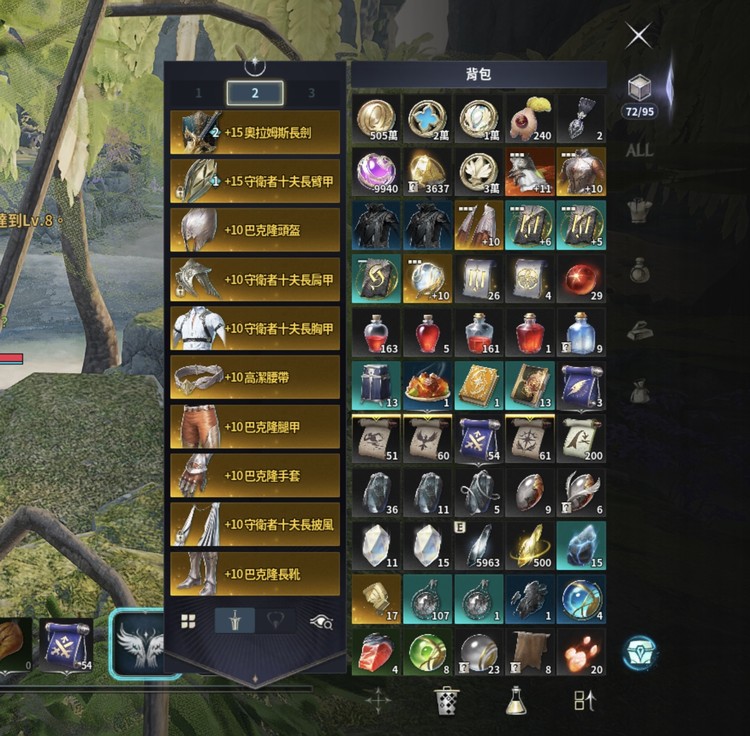The width and height of the screenshot is (750, 736).
Task: Open the trash can delete button
Action: 446,700
